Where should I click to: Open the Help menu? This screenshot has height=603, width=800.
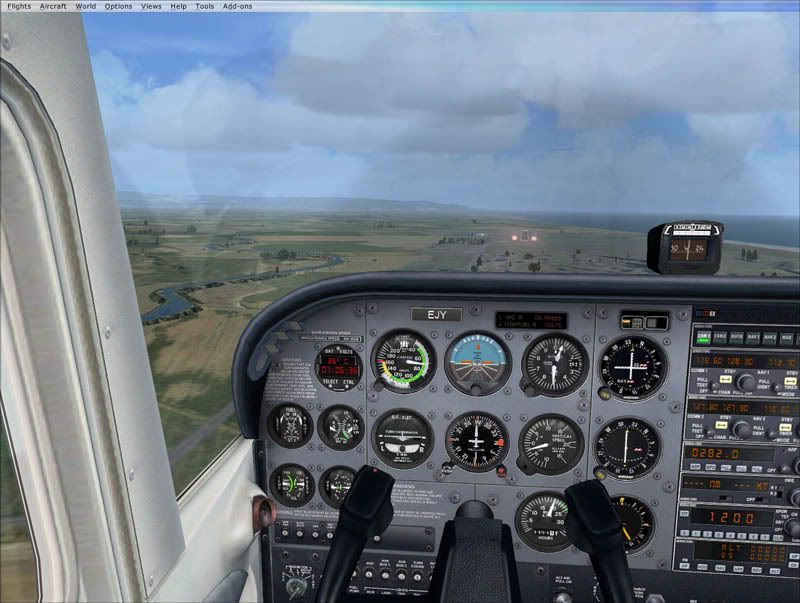(x=178, y=6)
